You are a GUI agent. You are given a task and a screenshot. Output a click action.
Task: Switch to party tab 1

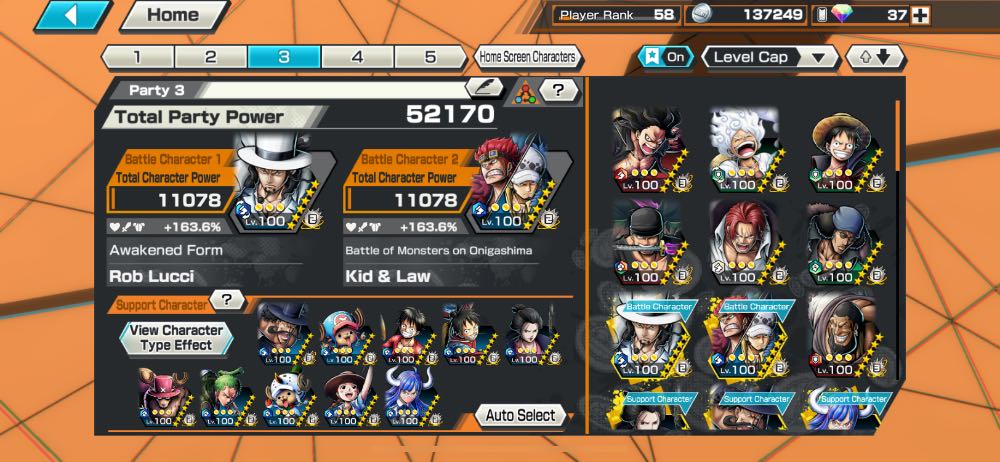137,57
